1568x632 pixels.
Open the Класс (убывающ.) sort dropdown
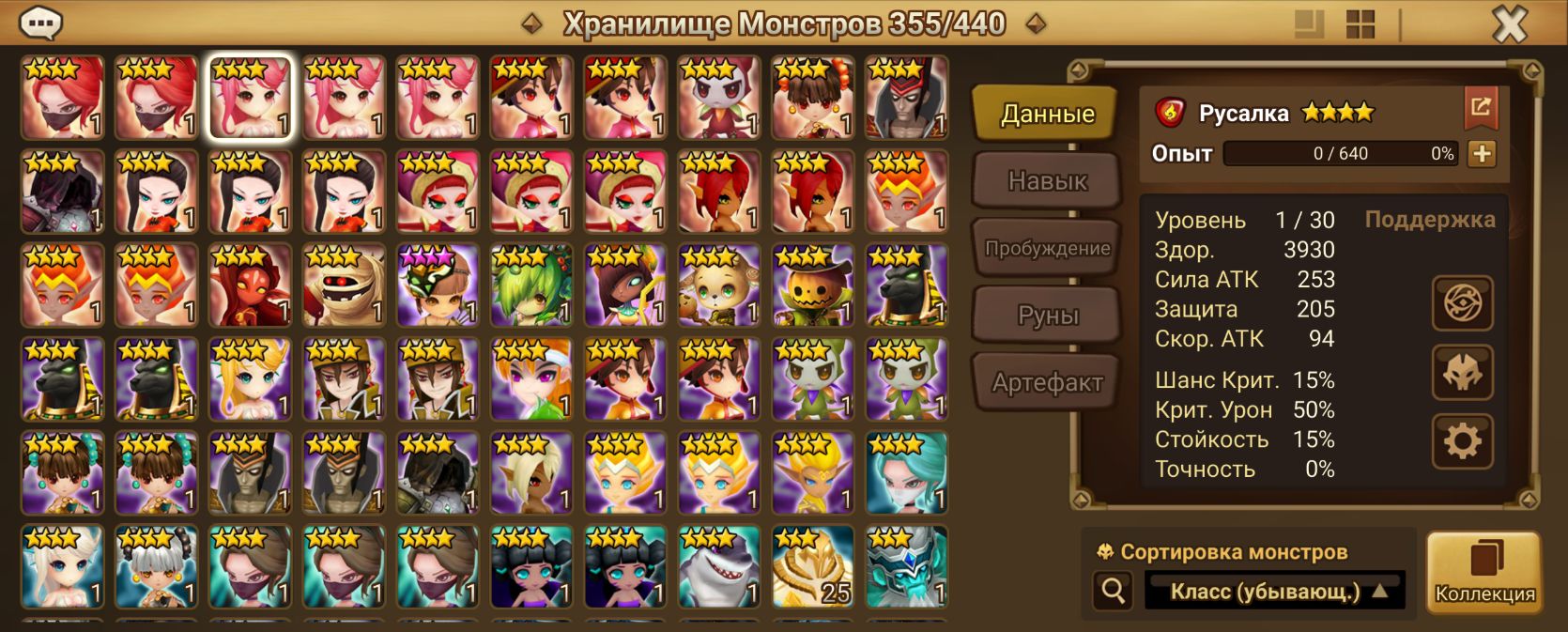1274,592
